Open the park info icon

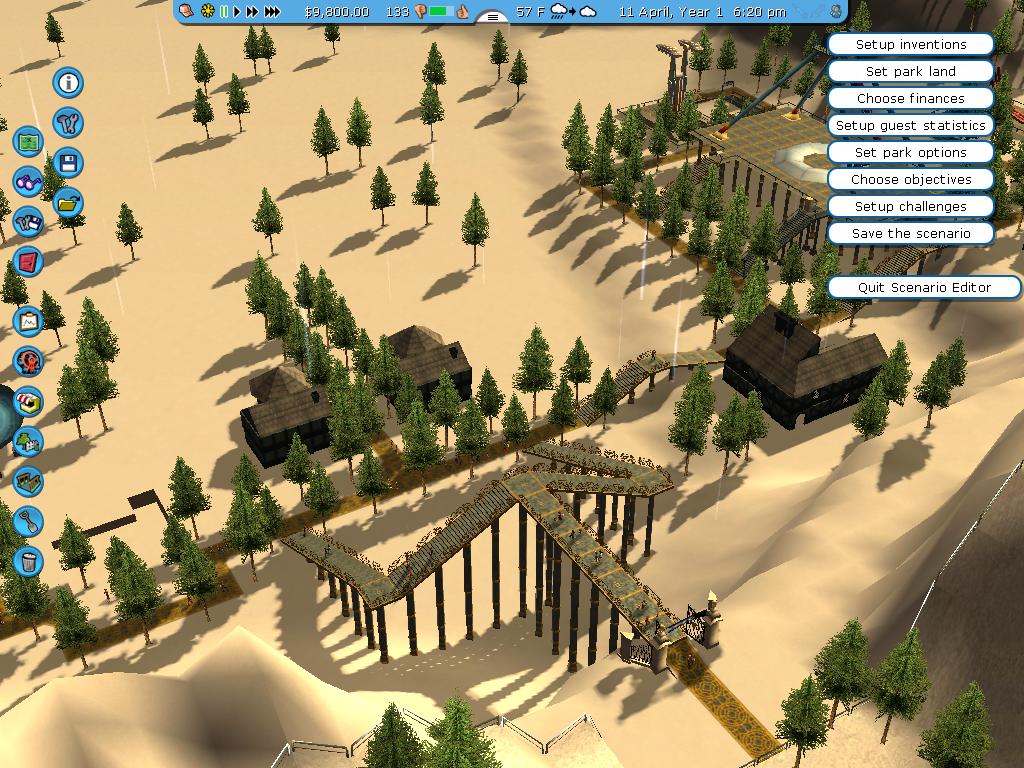pos(68,82)
